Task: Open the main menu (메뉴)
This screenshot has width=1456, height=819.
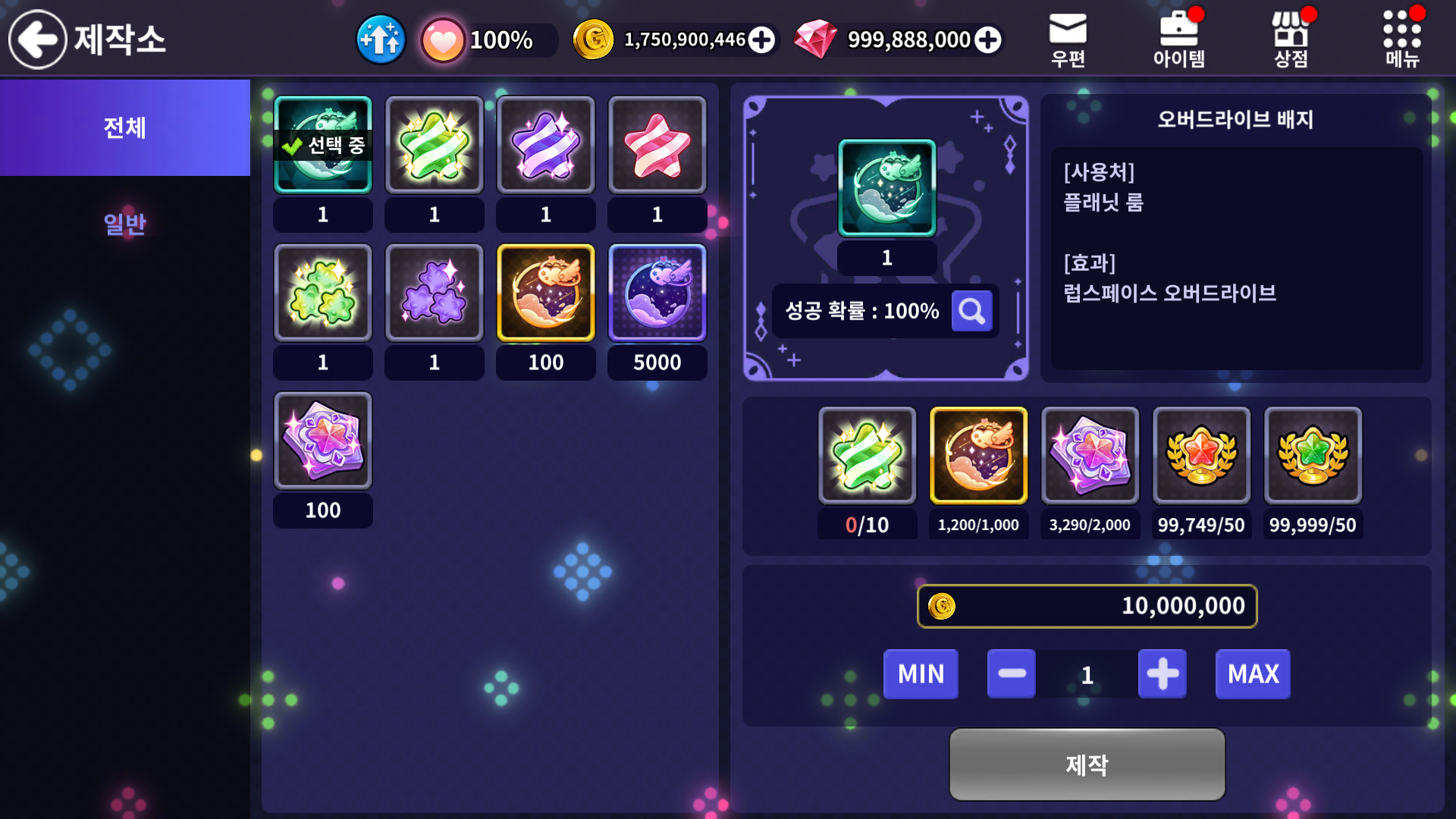Action: [x=1402, y=39]
